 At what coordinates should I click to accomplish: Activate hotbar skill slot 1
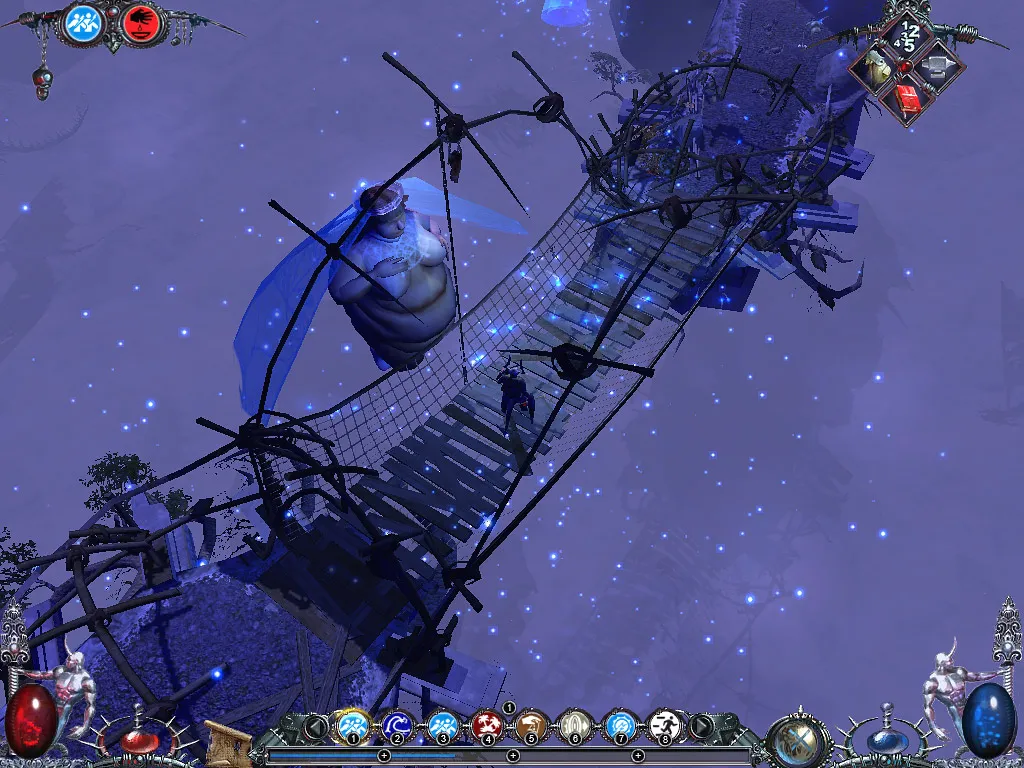tap(353, 725)
